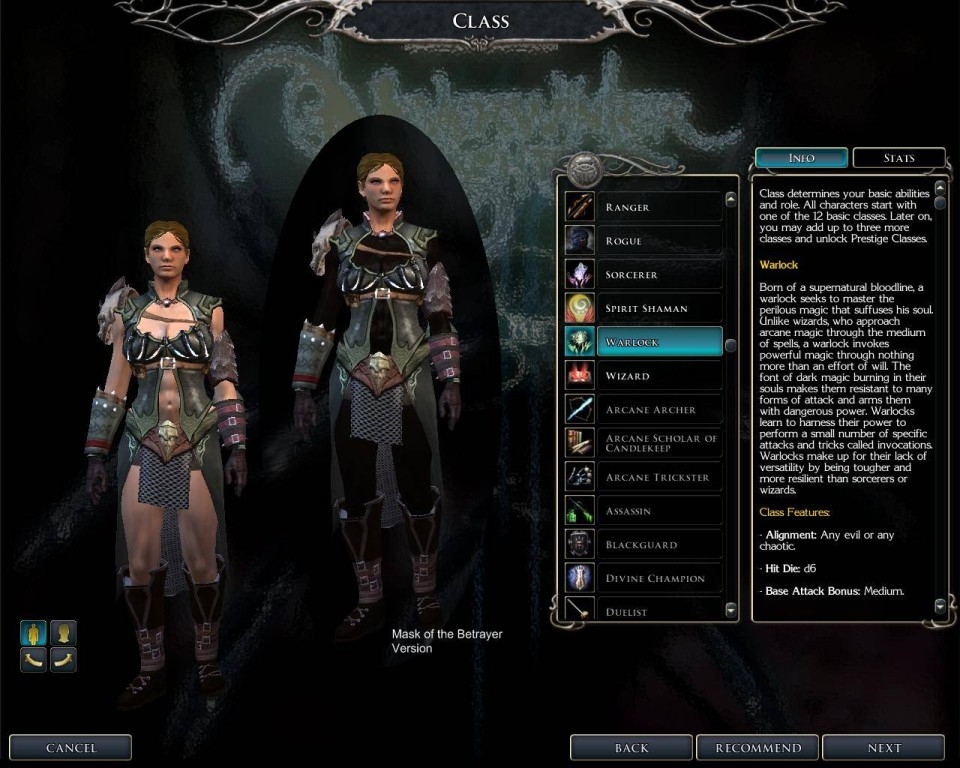960x768 pixels.
Task: Click the full-body view icon
Action: point(33,633)
